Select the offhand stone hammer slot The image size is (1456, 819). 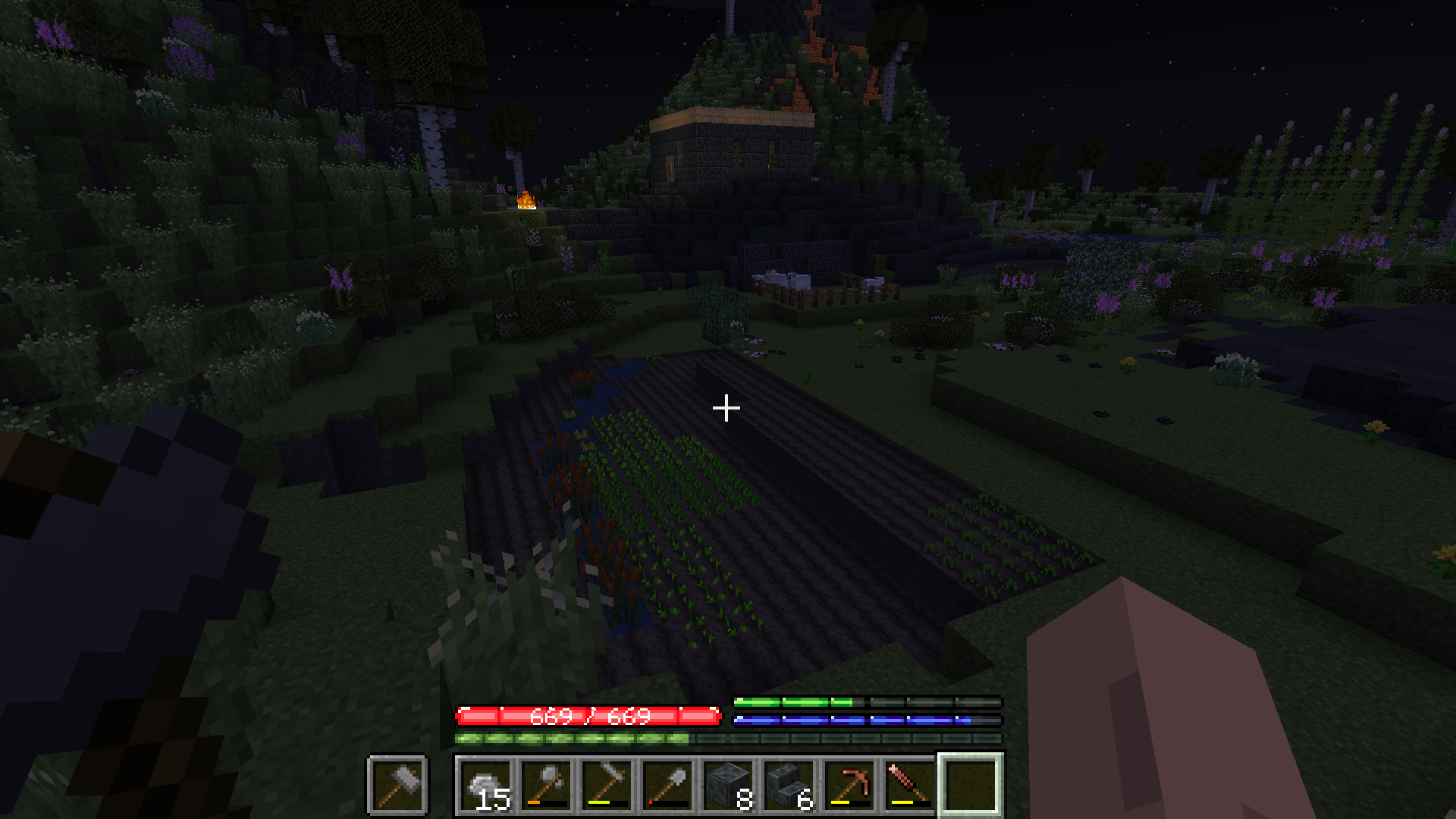click(x=397, y=784)
